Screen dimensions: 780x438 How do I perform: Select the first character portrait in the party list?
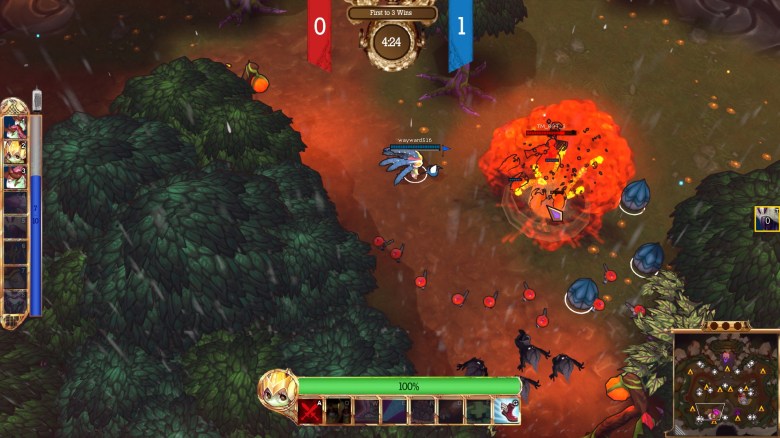click(15, 126)
